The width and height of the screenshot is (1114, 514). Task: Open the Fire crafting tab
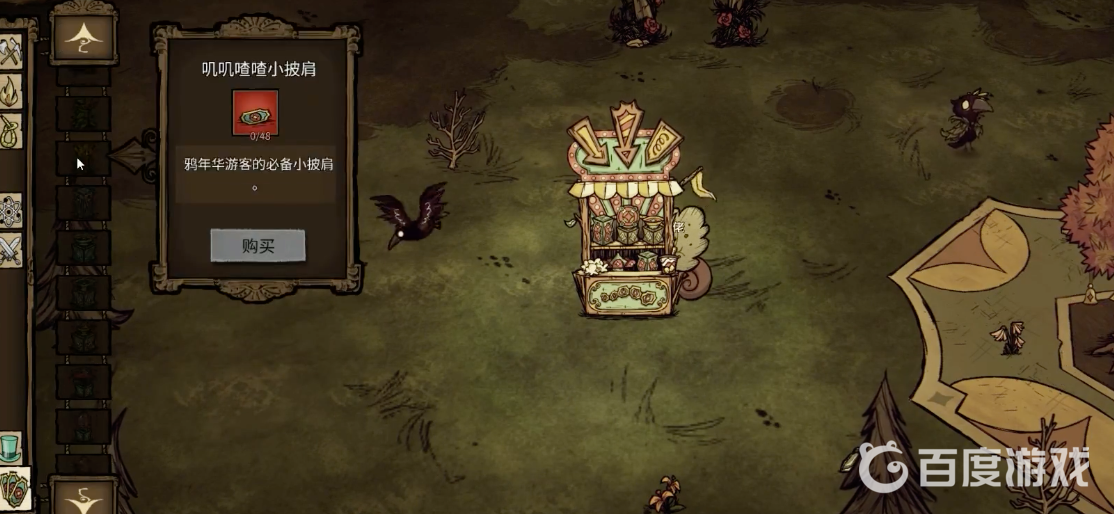coord(10,93)
